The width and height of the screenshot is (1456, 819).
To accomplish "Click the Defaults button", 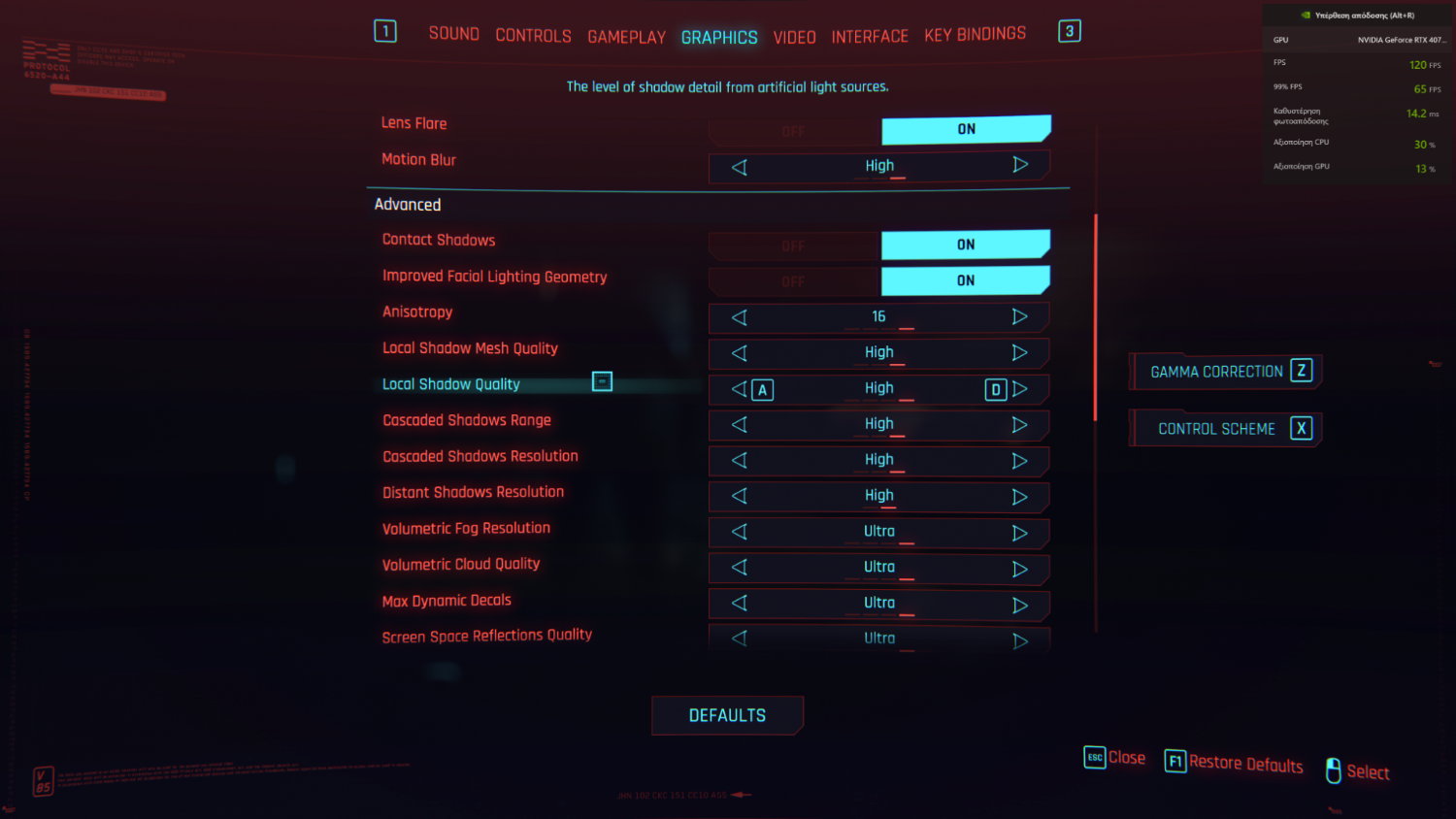I will [x=727, y=715].
